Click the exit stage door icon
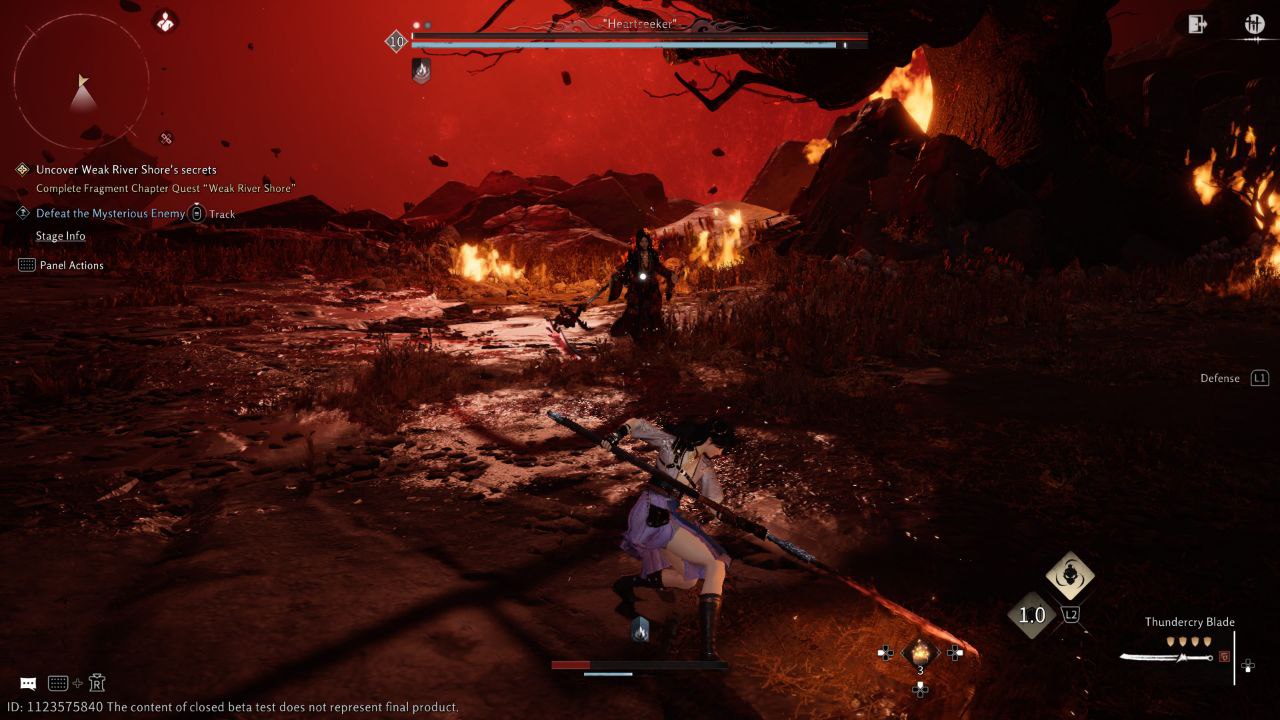1280x720 pixels. [x=1197, y=25]
